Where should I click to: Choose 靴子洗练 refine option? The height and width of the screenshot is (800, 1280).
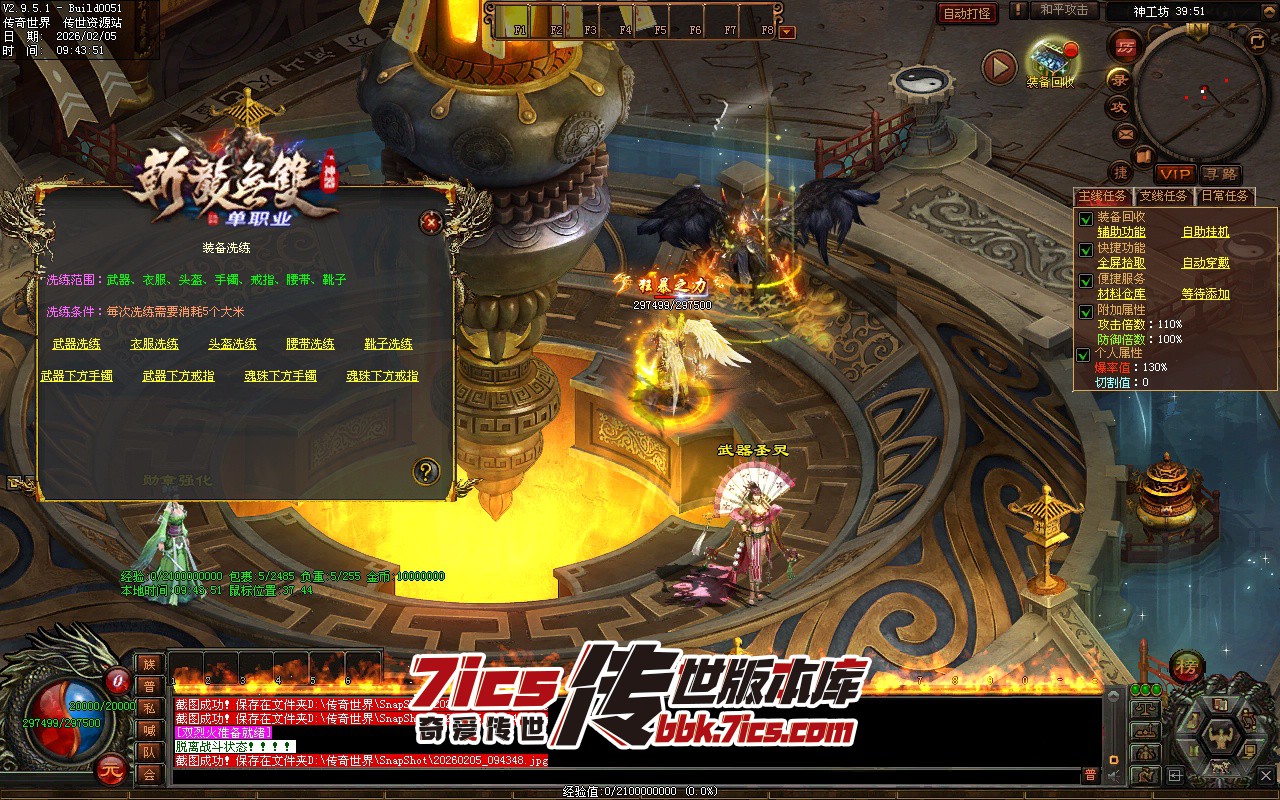pos(389,344)
